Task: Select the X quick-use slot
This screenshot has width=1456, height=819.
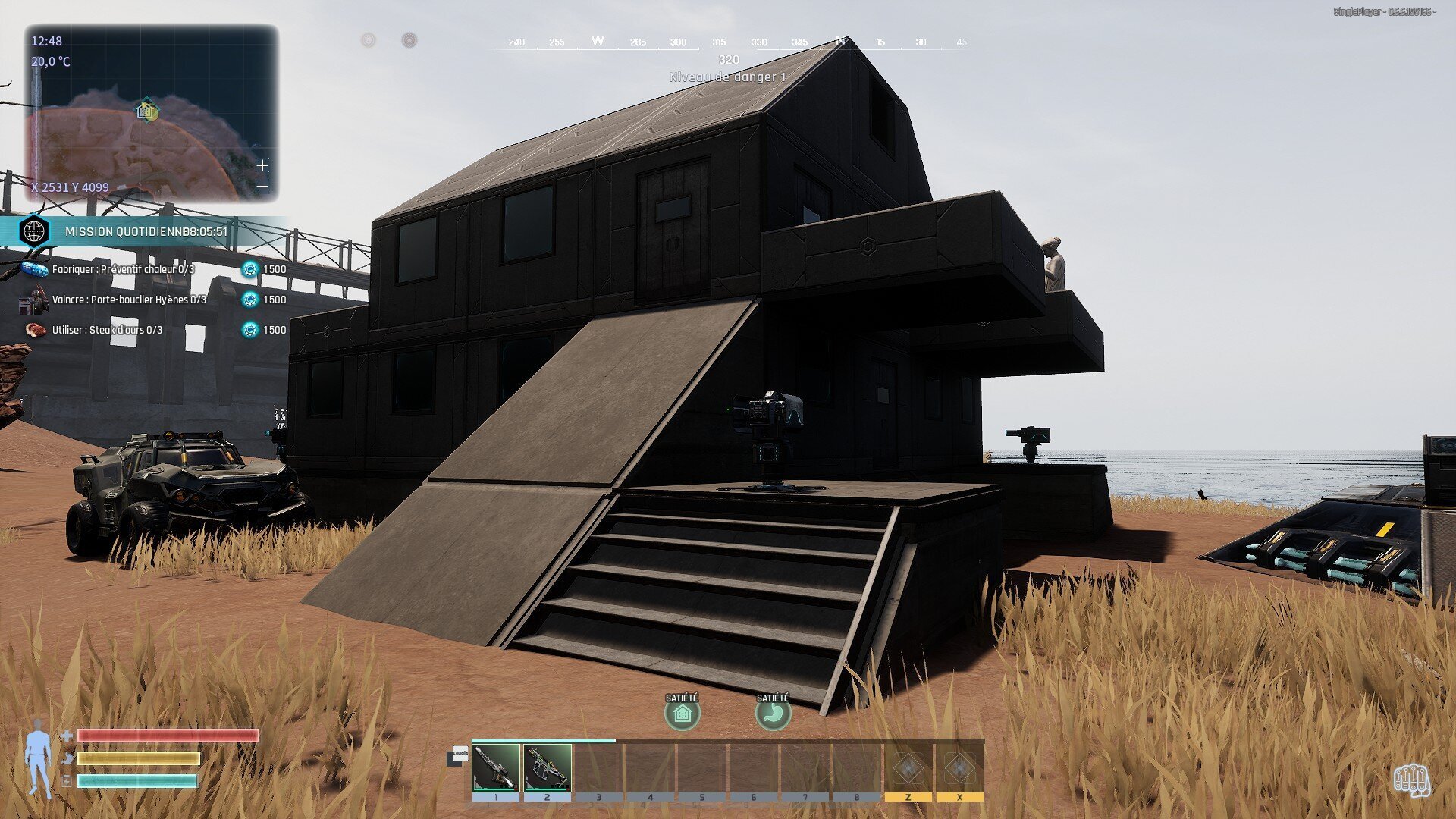Action: pyautogui.click(x=959, y=768)
